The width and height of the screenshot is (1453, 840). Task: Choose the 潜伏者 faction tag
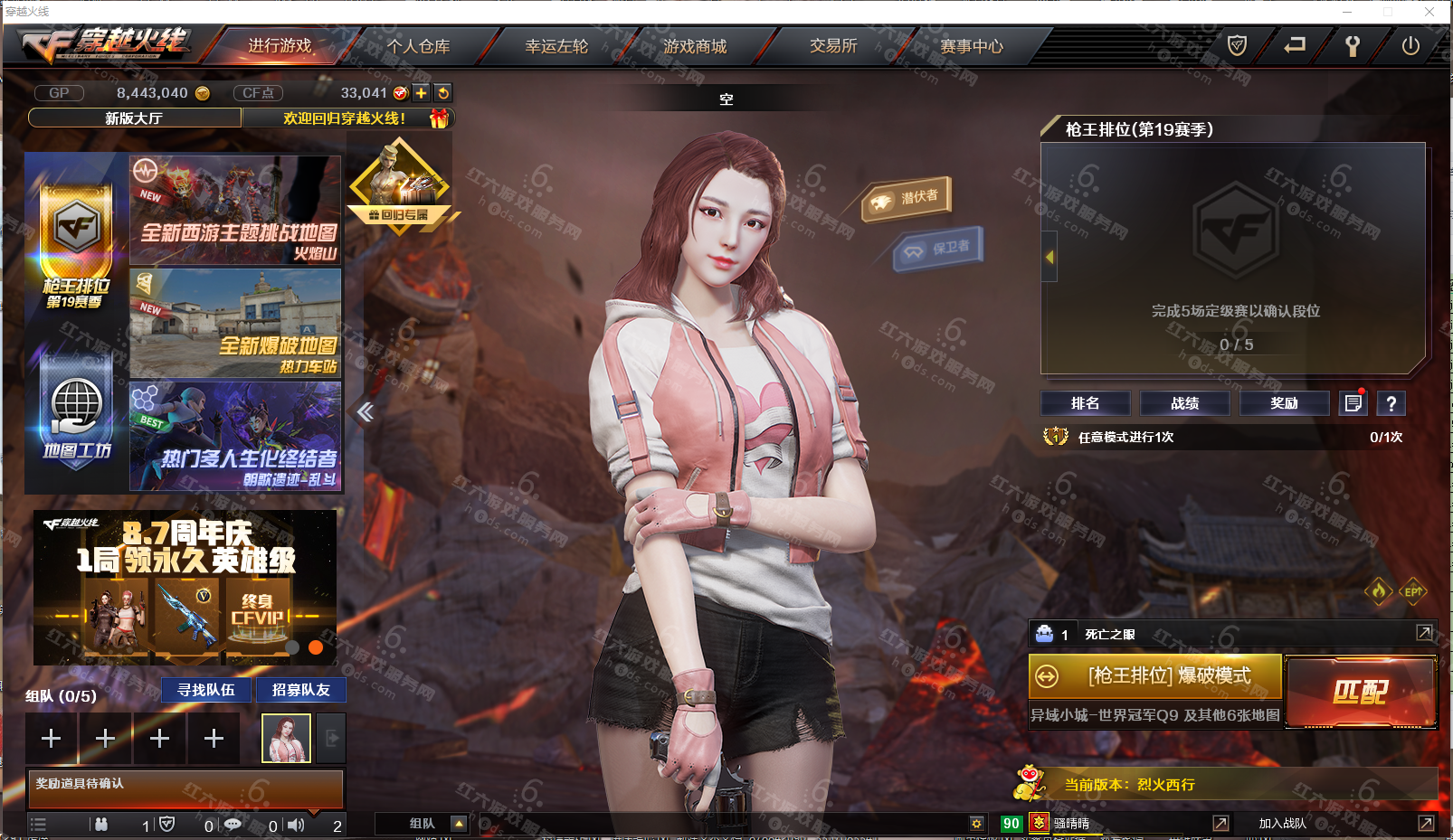(x=907, y=198)
